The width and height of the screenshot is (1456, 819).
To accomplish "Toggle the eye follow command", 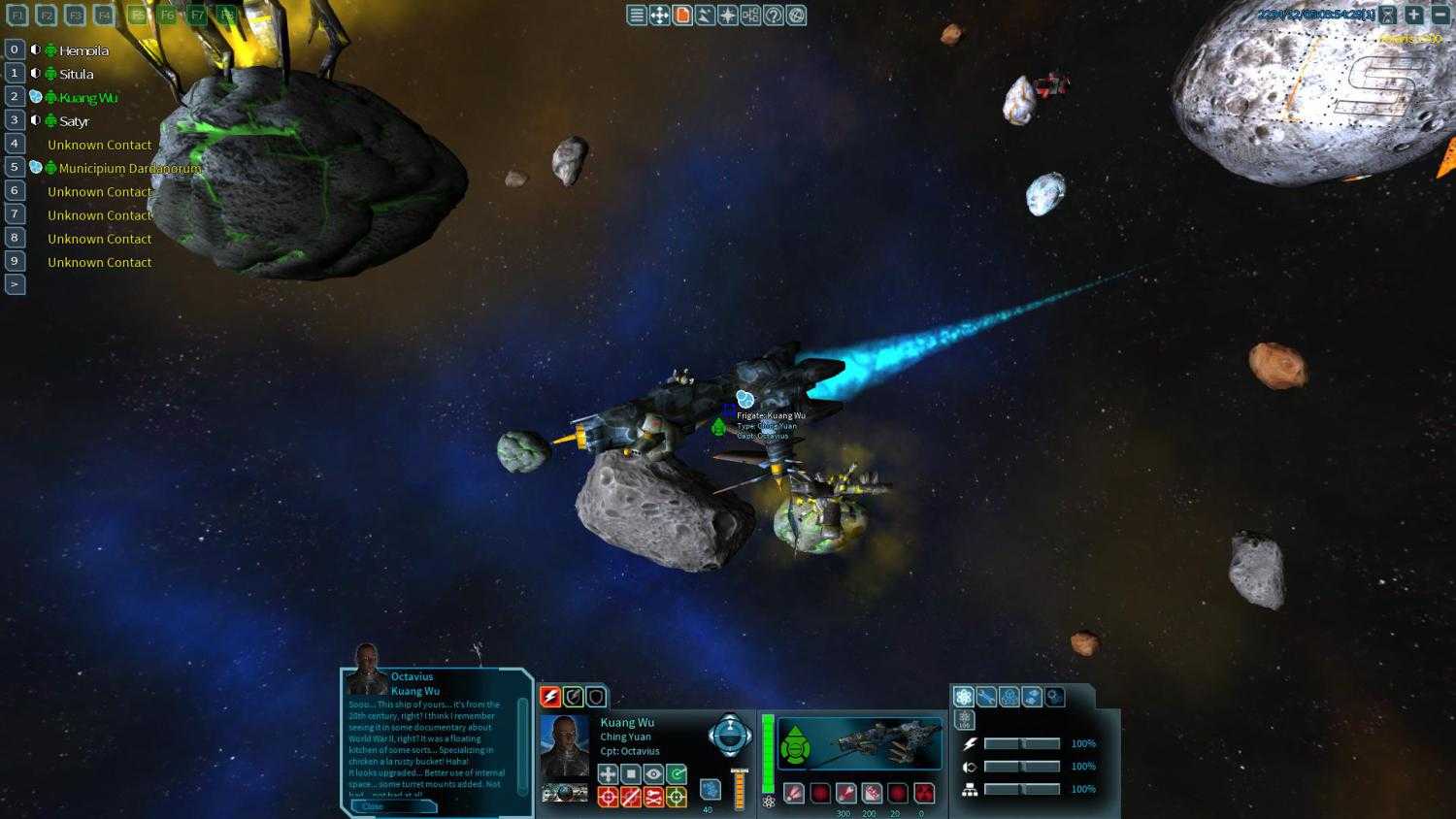I will 653,773.
